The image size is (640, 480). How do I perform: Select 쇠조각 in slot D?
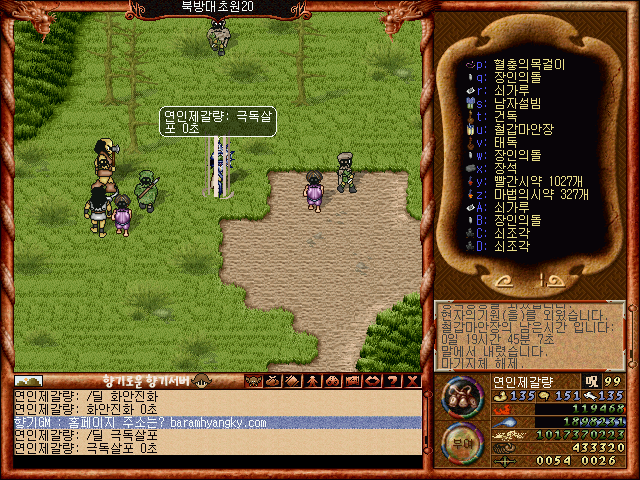(510, 245)
